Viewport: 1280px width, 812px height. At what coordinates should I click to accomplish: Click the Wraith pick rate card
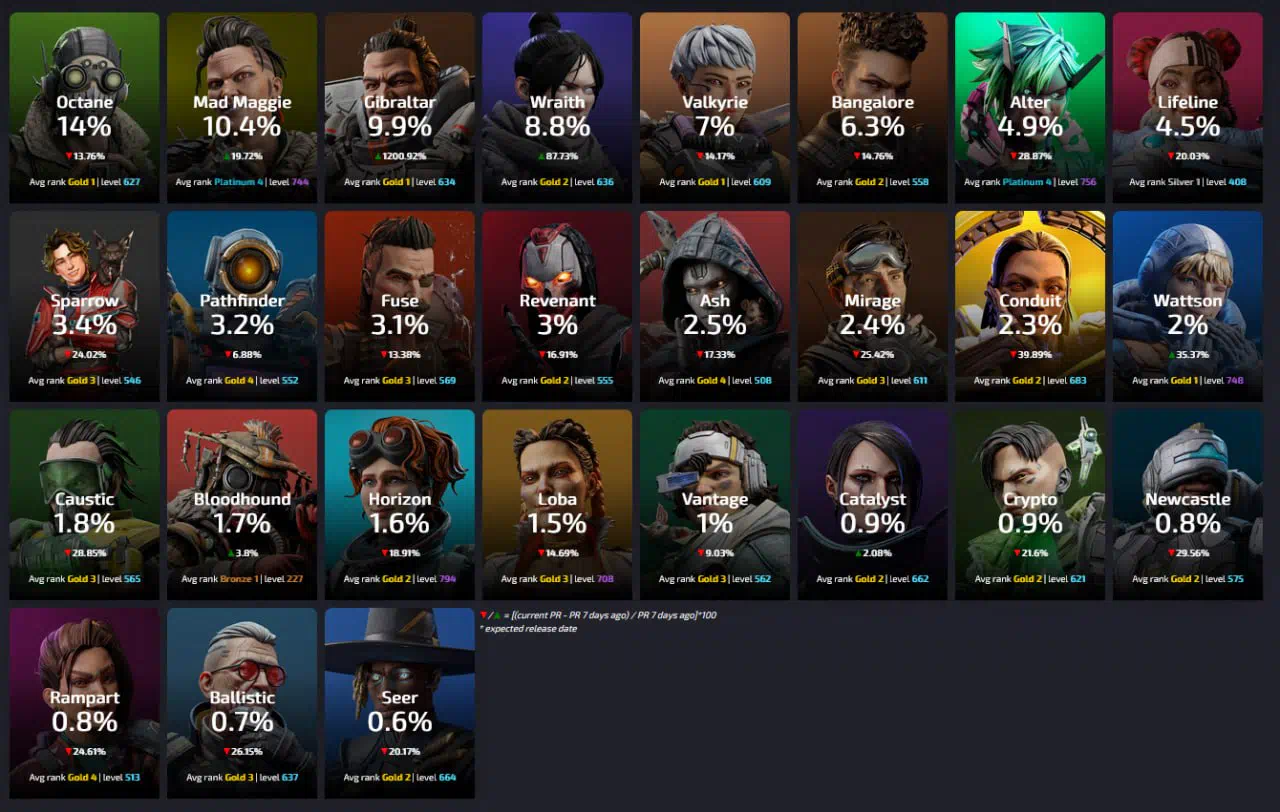point(557,107)
